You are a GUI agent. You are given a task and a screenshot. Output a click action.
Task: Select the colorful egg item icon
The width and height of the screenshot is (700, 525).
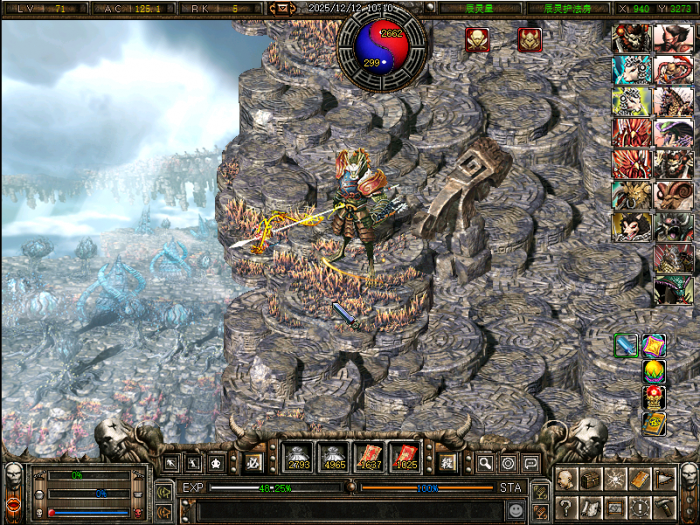(x=654, y=372)
